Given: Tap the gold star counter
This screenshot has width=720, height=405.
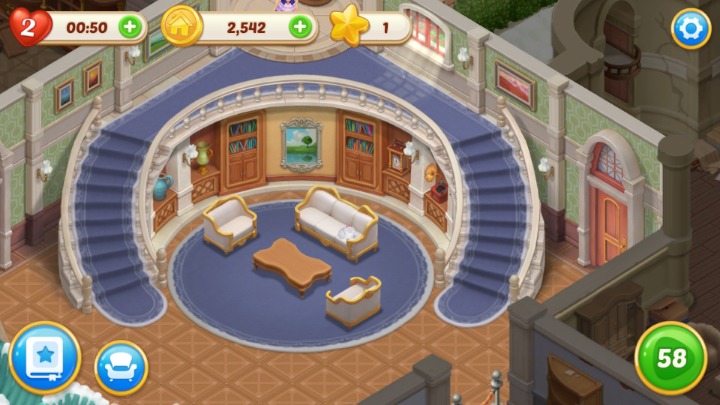Looking at the screenshot, I should [350, 27].
